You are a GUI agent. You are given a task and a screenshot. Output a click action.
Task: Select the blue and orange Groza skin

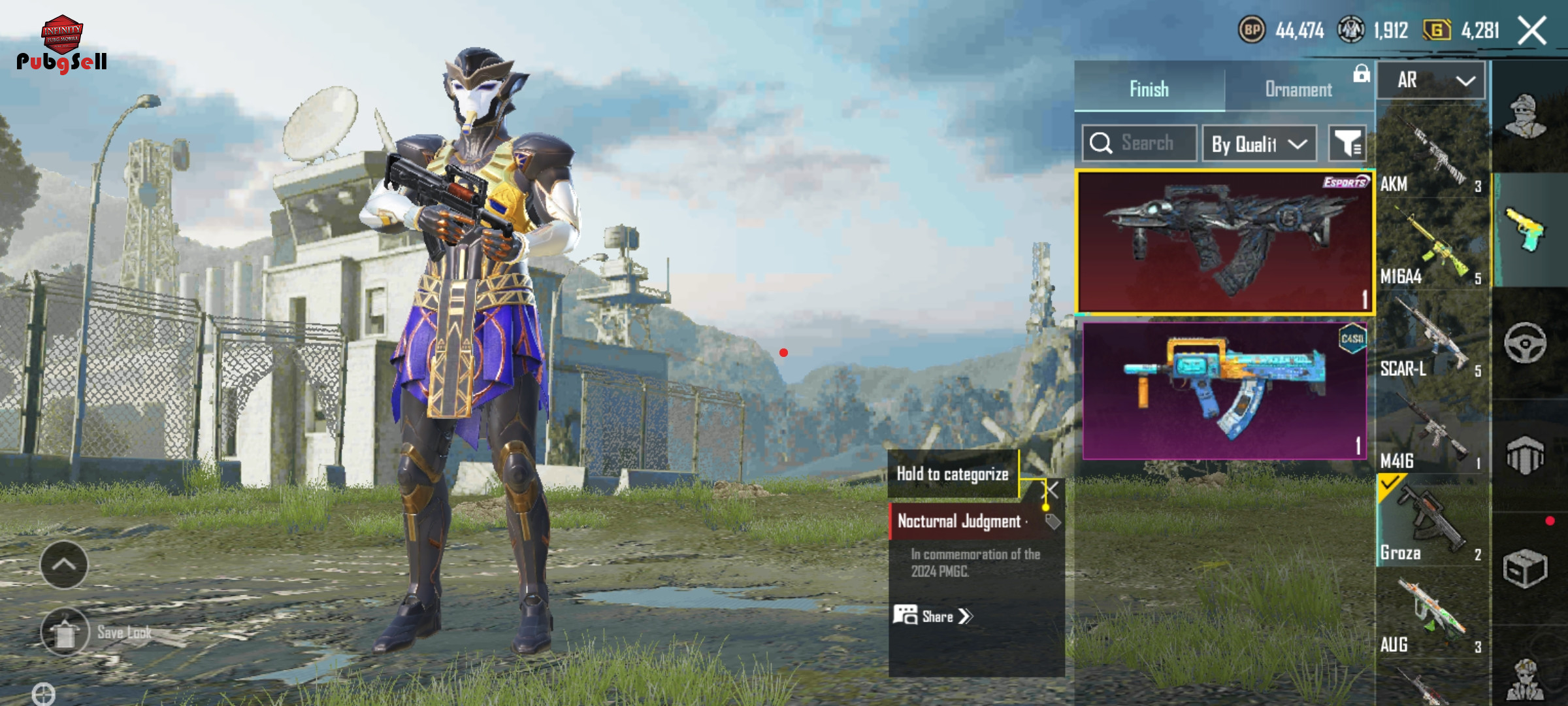[1224, 391]
